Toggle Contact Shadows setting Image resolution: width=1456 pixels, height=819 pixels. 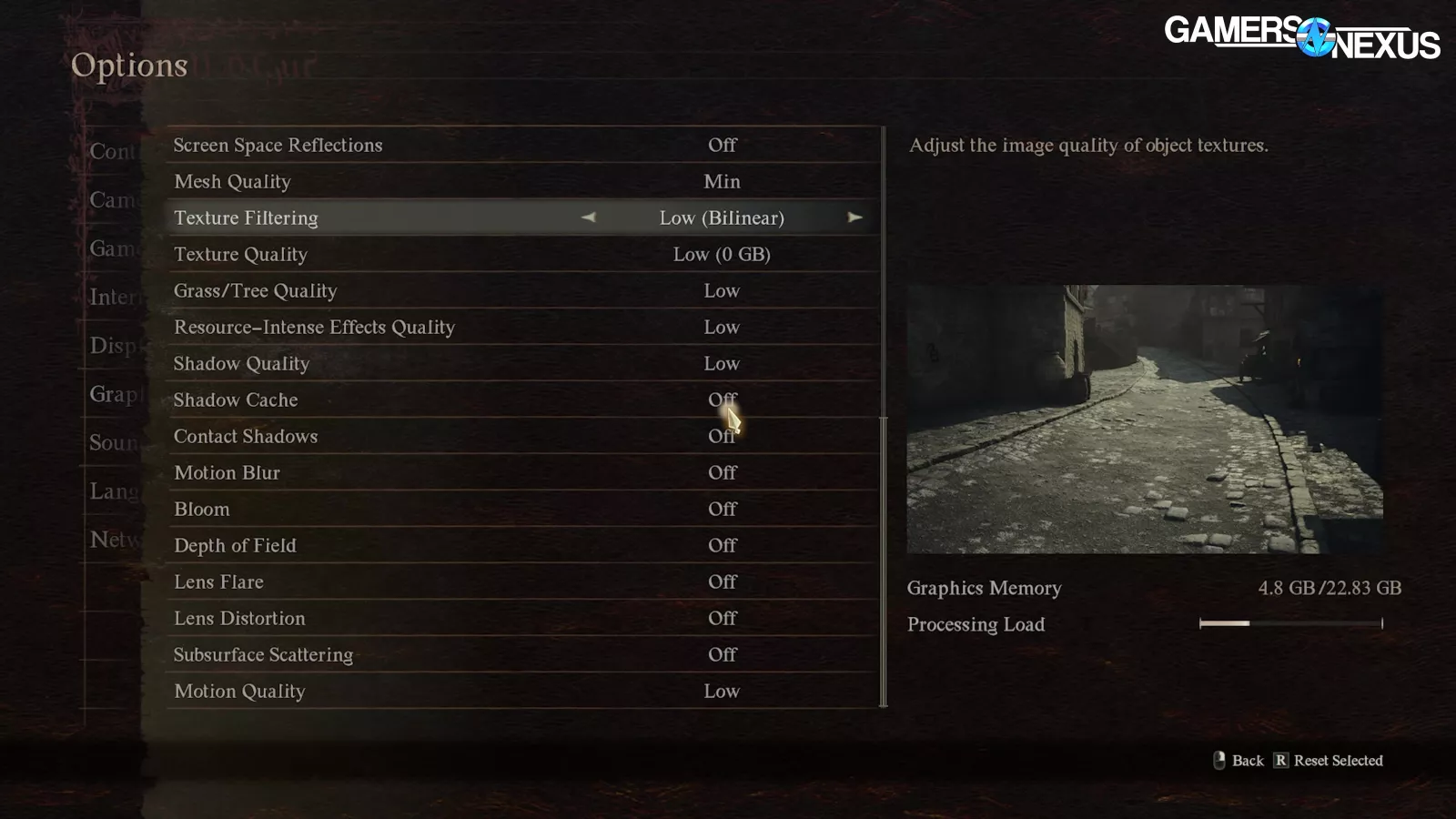(523, 436)
